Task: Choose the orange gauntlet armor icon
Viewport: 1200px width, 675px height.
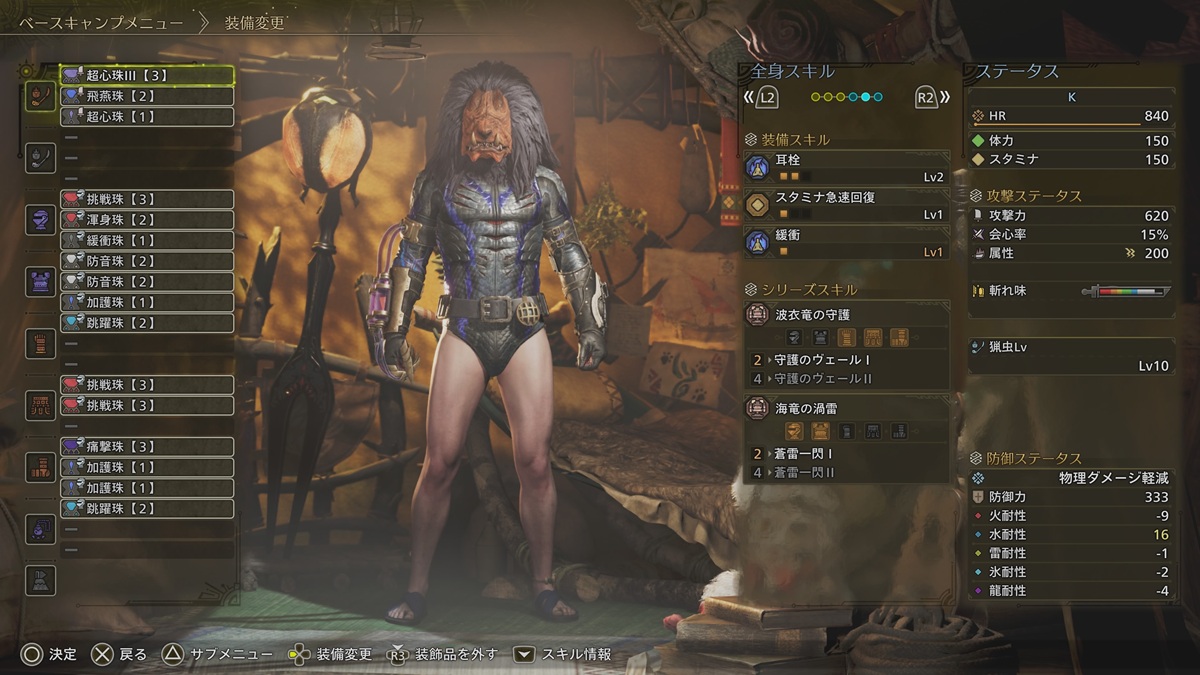Action: click(x=40, y=343)
